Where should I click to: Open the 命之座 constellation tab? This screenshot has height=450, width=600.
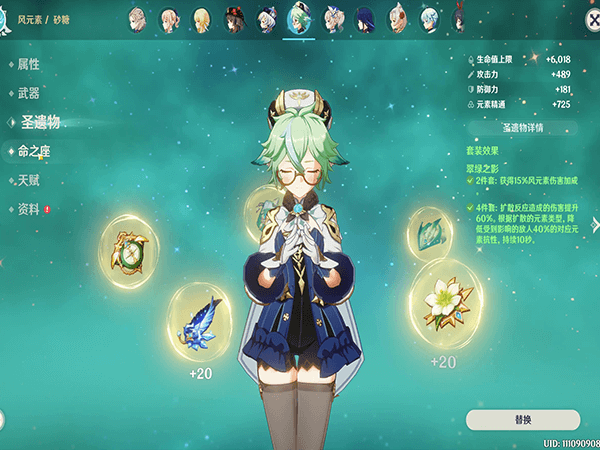pos(34,152)
